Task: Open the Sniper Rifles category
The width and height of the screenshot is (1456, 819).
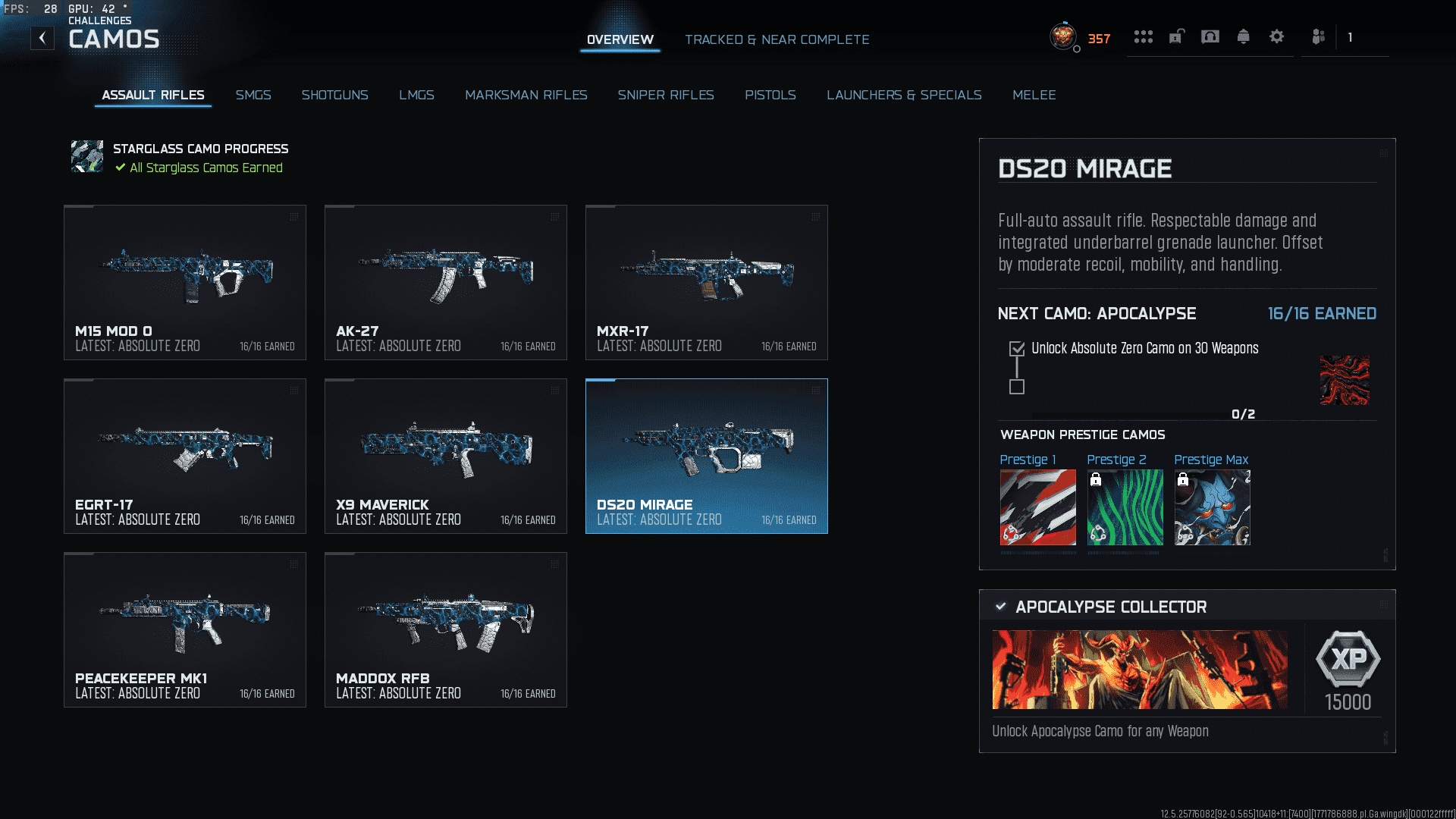Action: click(x=666, y=95)
